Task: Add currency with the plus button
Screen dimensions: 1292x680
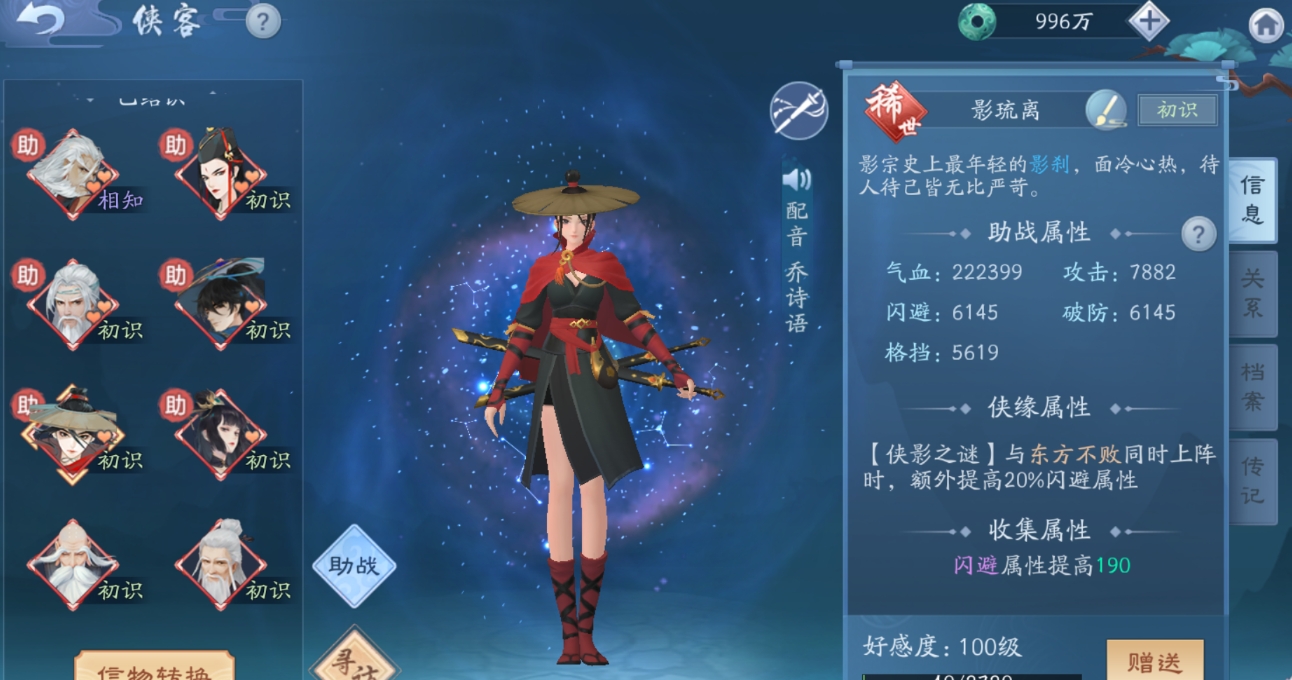Action: (1149, 21)
